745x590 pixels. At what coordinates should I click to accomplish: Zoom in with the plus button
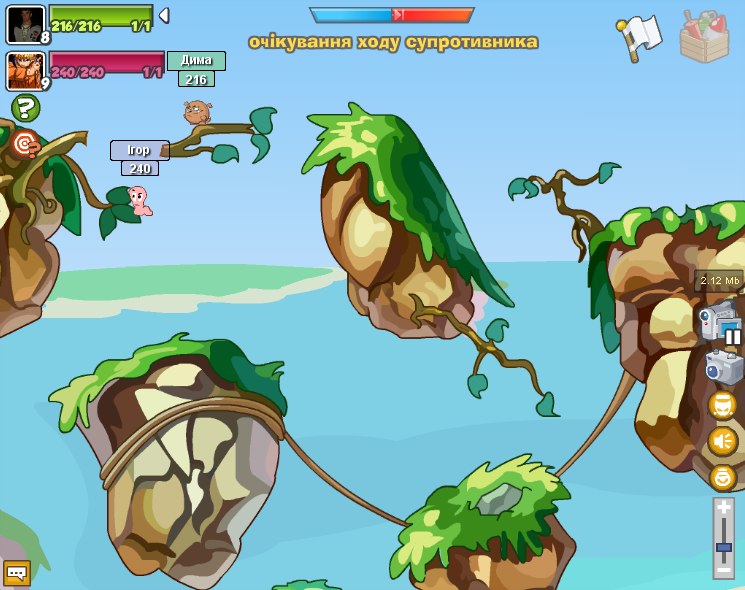724,508
